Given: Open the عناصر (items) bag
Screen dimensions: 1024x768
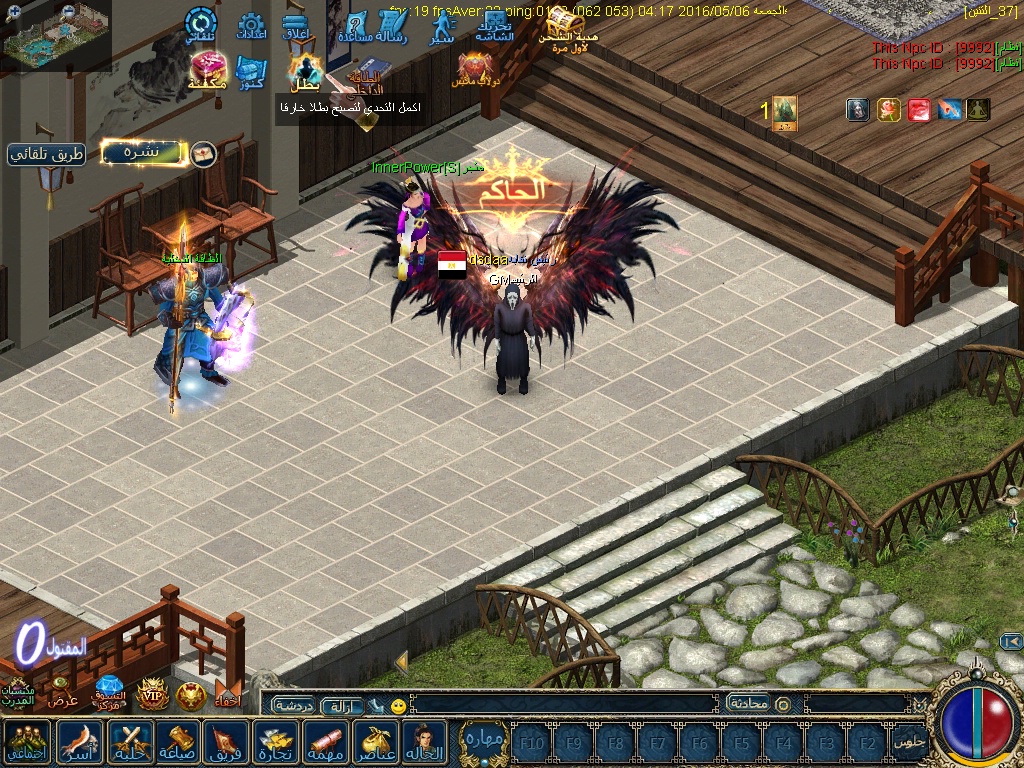Looking at the screenshot, I should [x=377, y=743].
